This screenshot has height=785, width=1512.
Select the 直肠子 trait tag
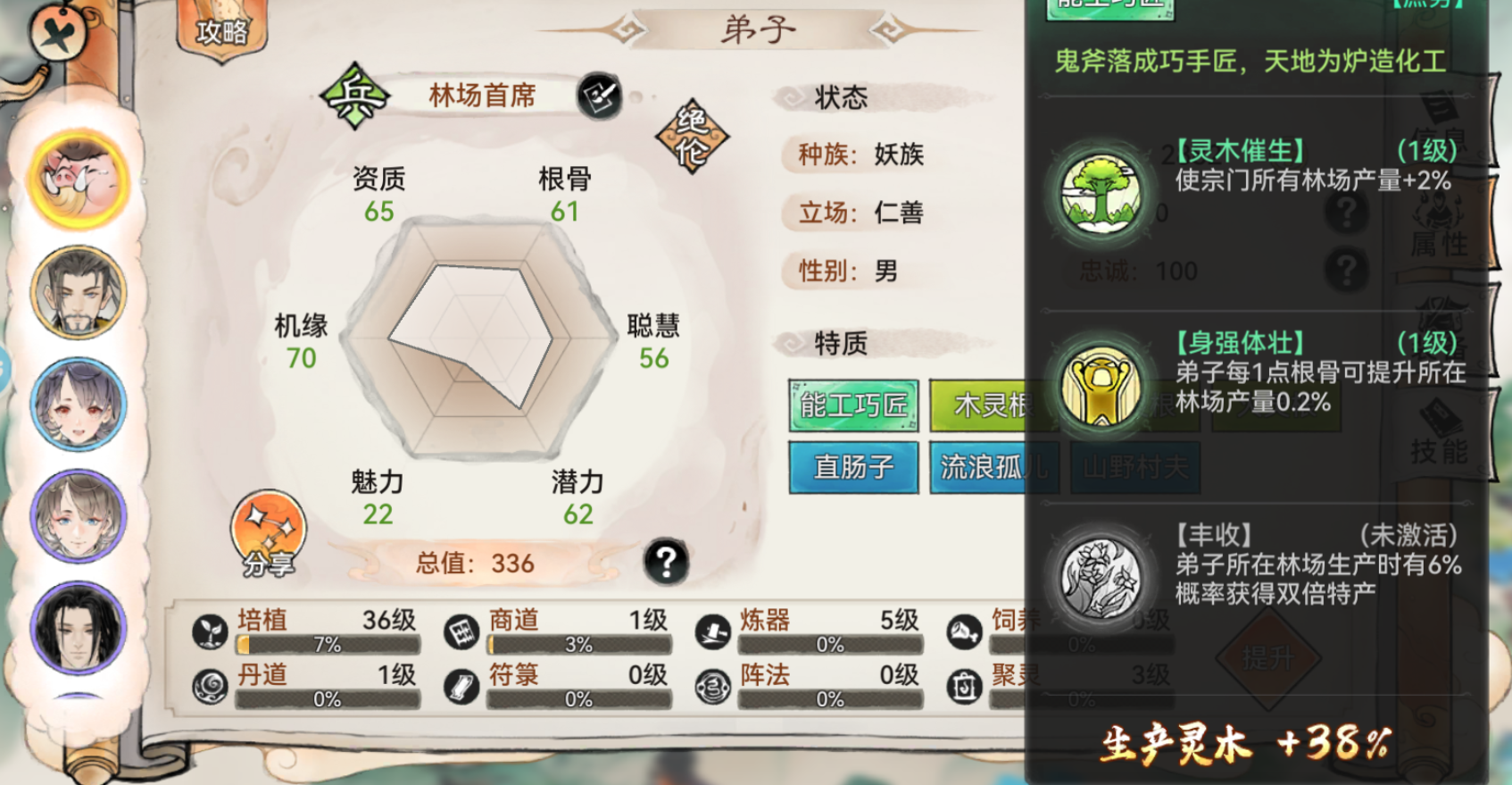click(852, 466)
